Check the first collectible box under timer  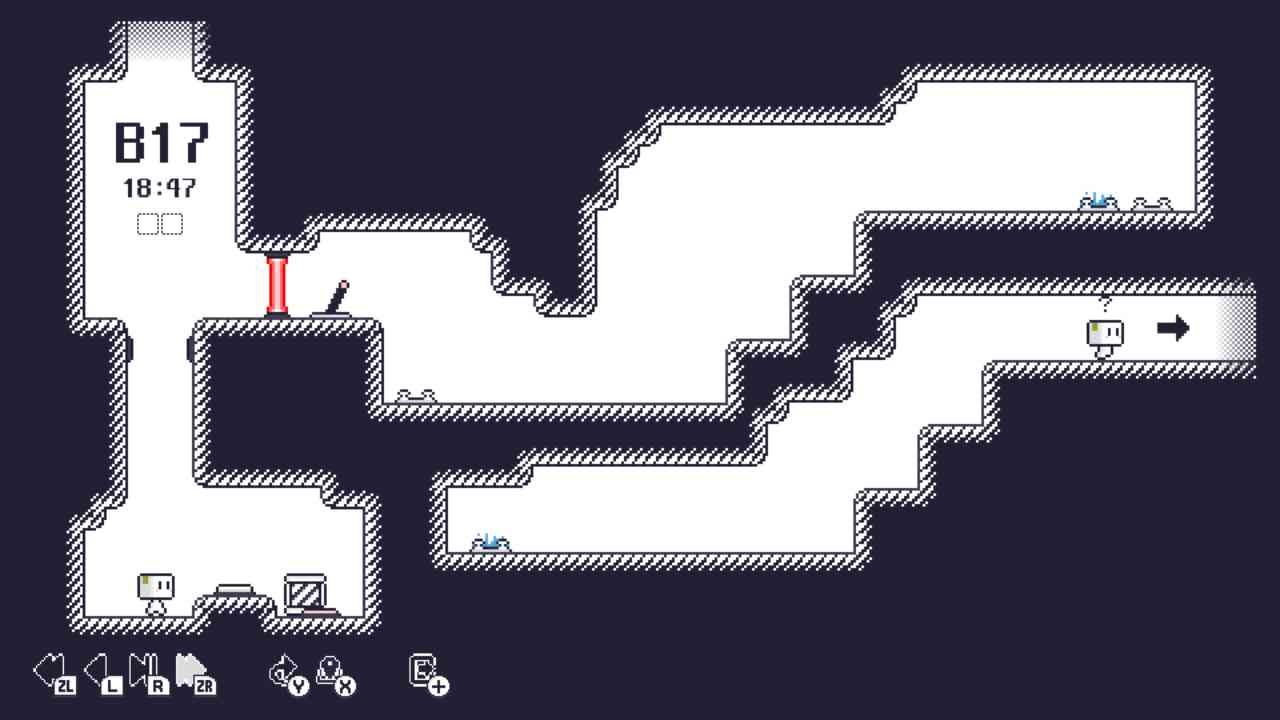pos(147,224)
